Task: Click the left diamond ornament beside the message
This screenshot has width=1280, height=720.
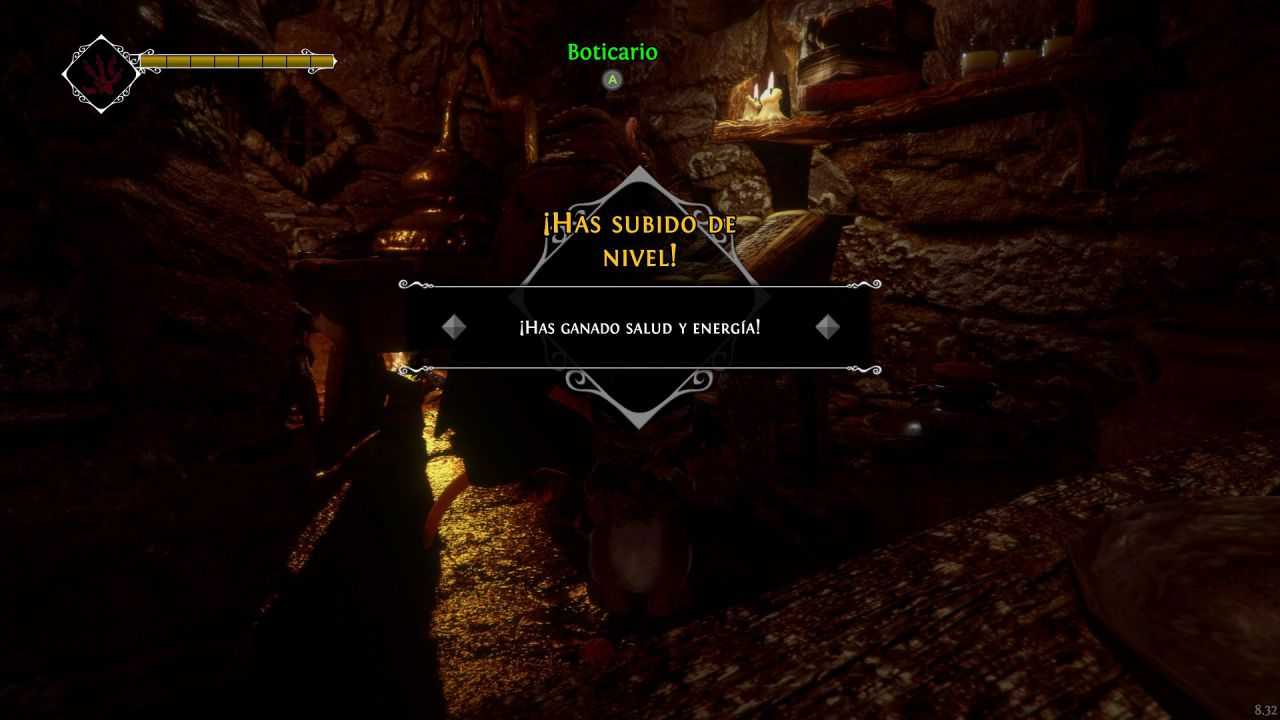Action: point(455,326)
